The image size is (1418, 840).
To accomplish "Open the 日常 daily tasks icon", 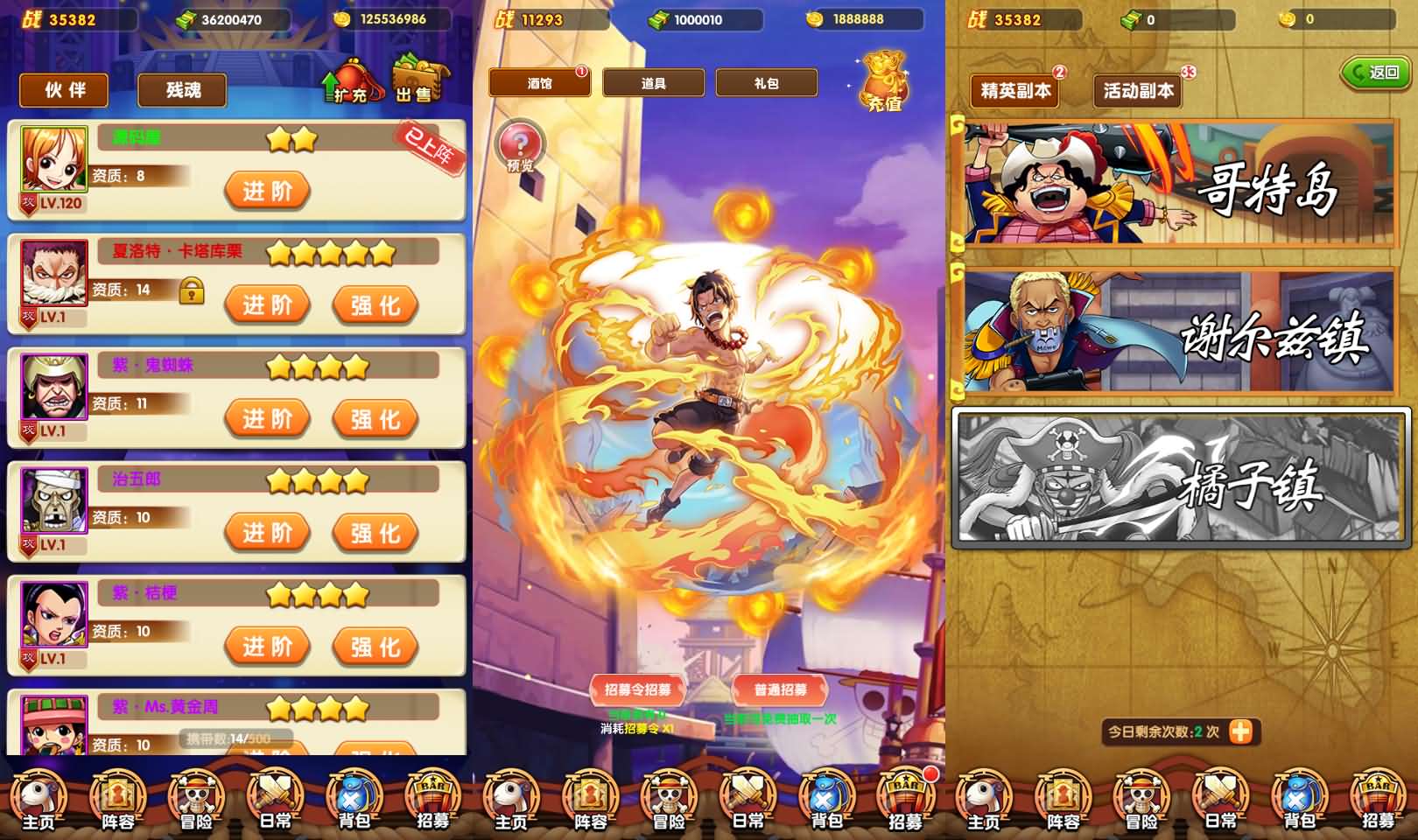I will 273,798.
